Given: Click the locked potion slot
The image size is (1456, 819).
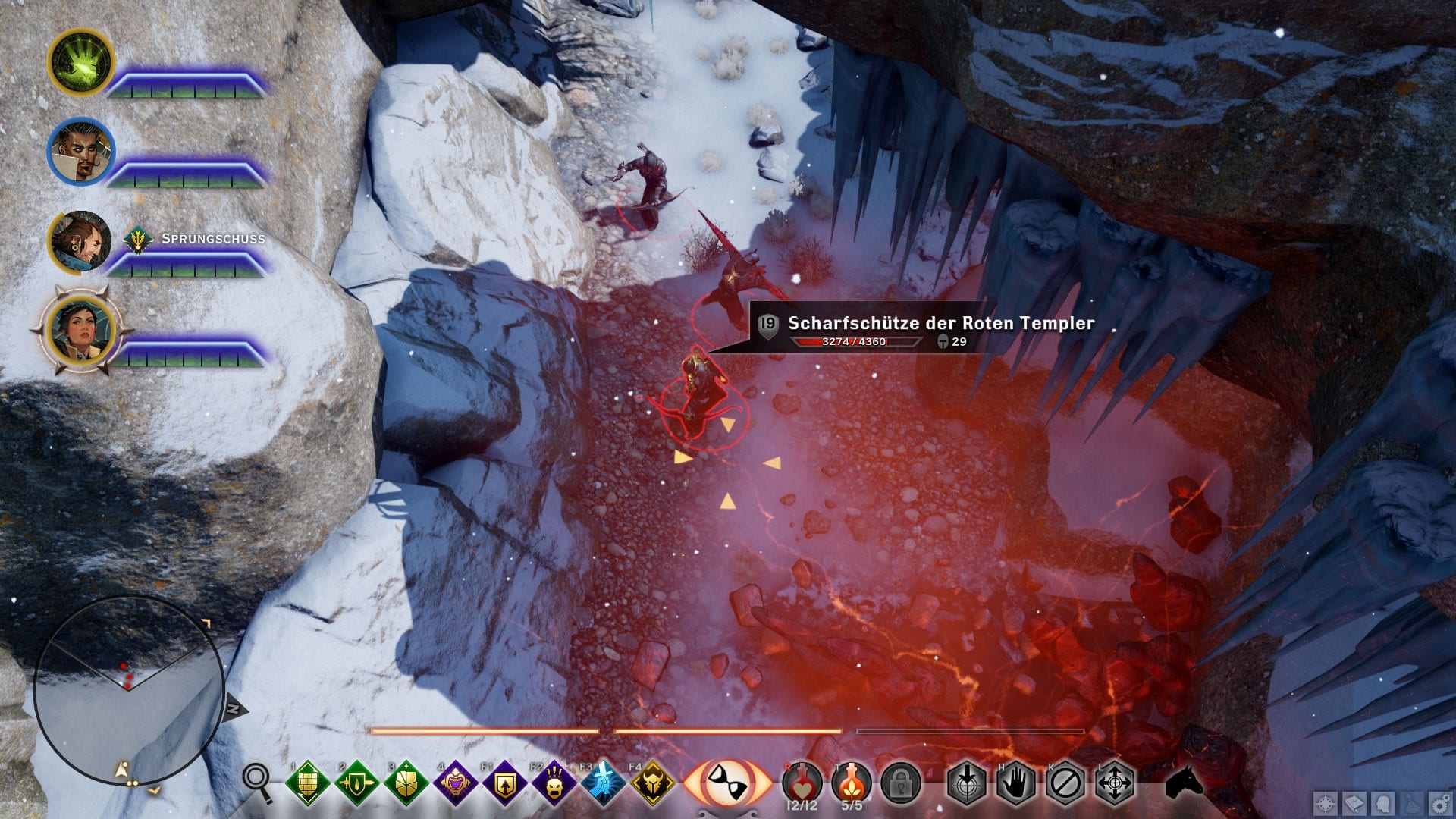Looking at the screenshot, I should 900,783.
